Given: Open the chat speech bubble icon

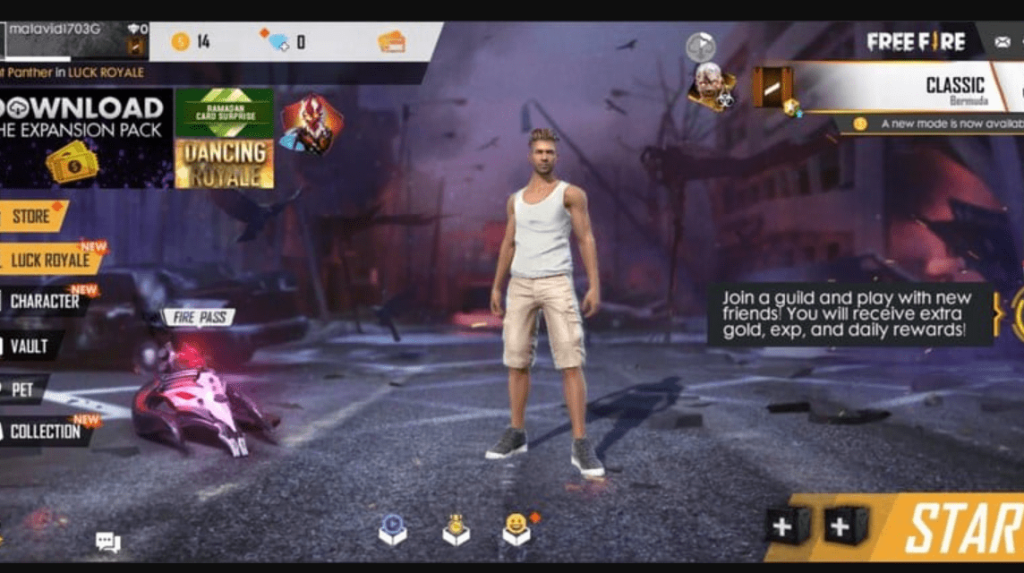Looking at the screenshot, I should tap(107, 542).
